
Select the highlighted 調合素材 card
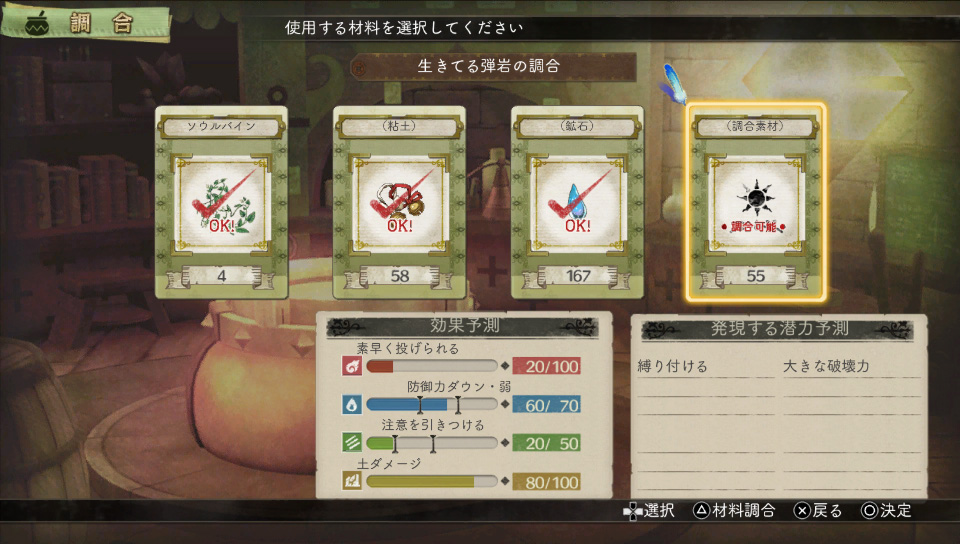tap(756, 203)
